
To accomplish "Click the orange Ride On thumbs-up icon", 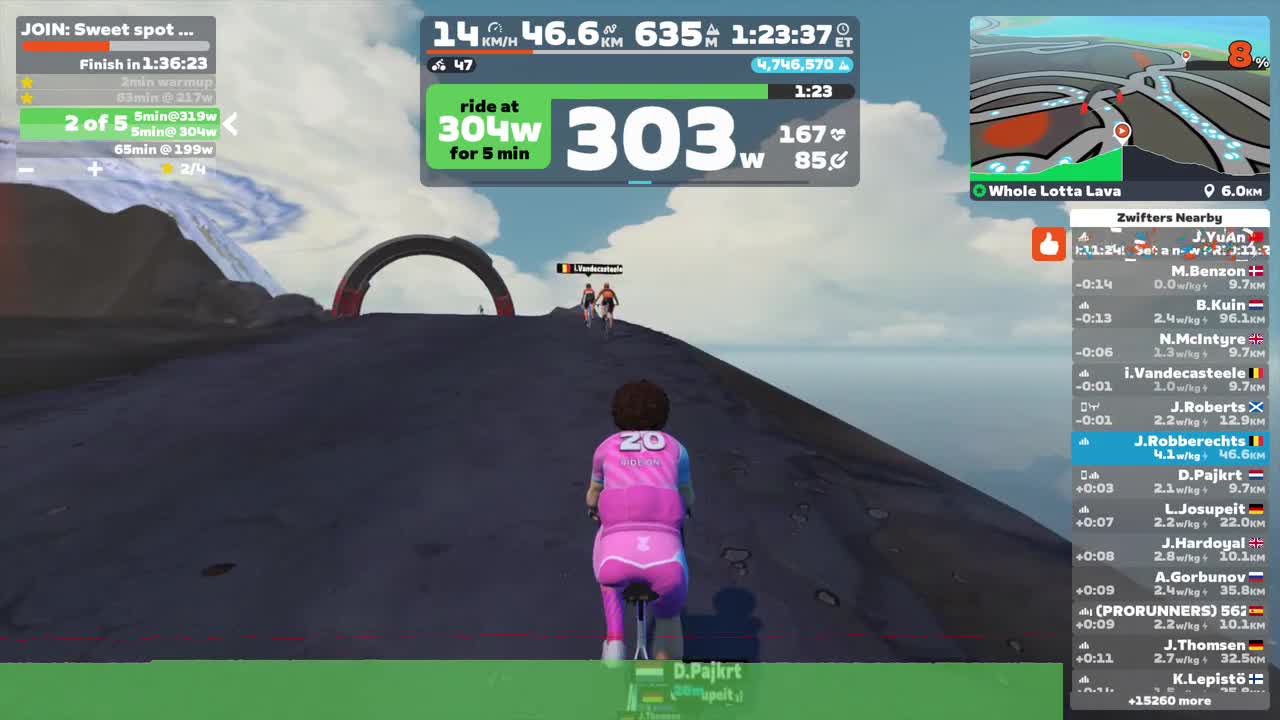I will (1049, 244).
